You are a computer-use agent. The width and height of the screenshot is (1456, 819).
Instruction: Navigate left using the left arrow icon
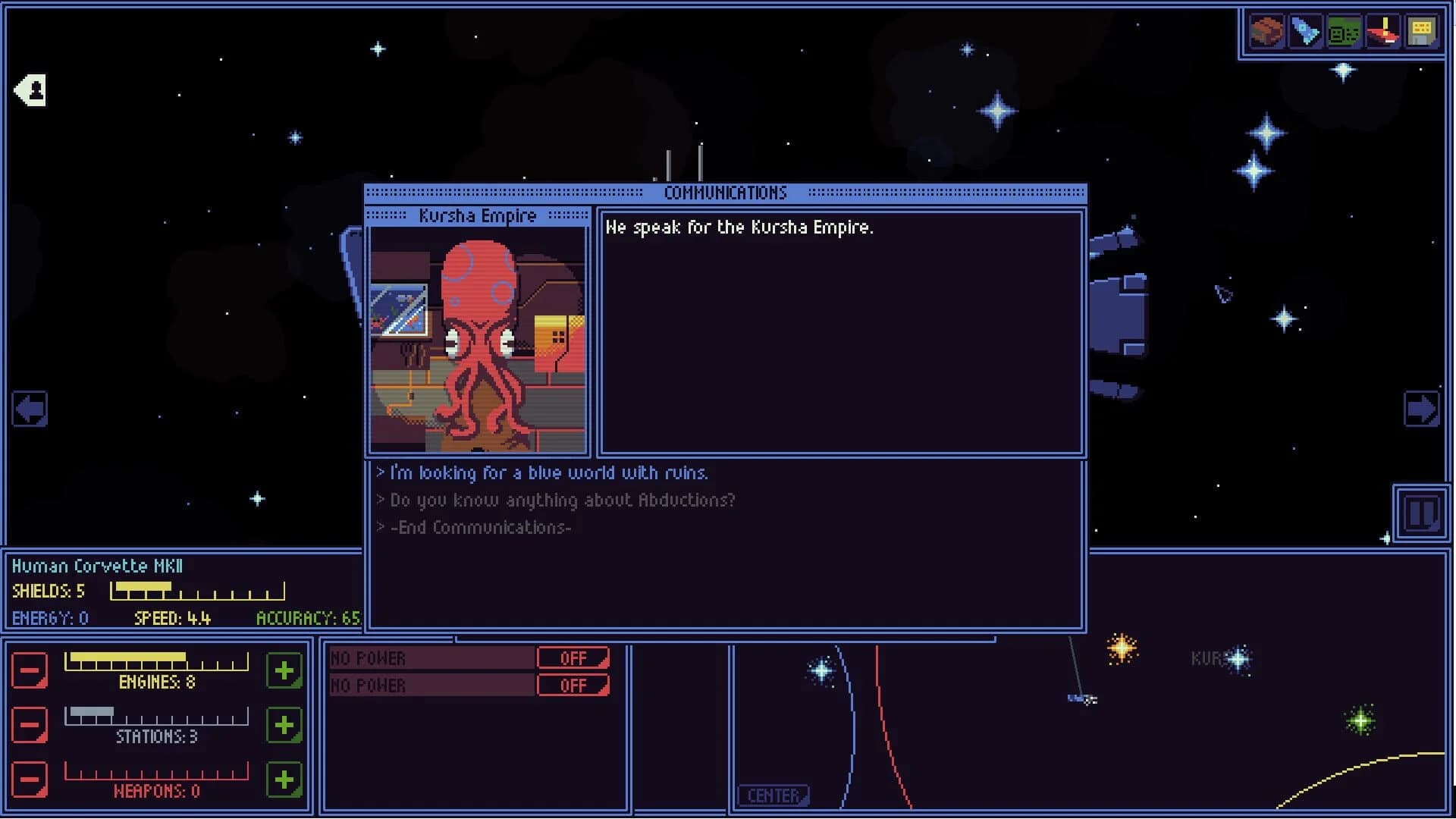point(29,407)
